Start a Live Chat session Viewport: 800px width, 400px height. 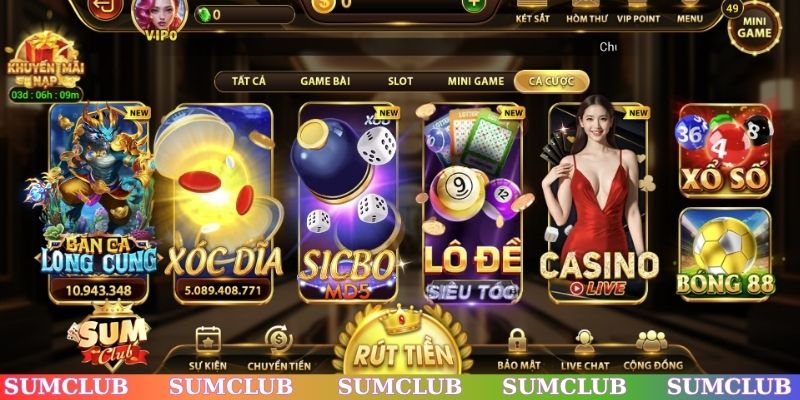(585, 348)
